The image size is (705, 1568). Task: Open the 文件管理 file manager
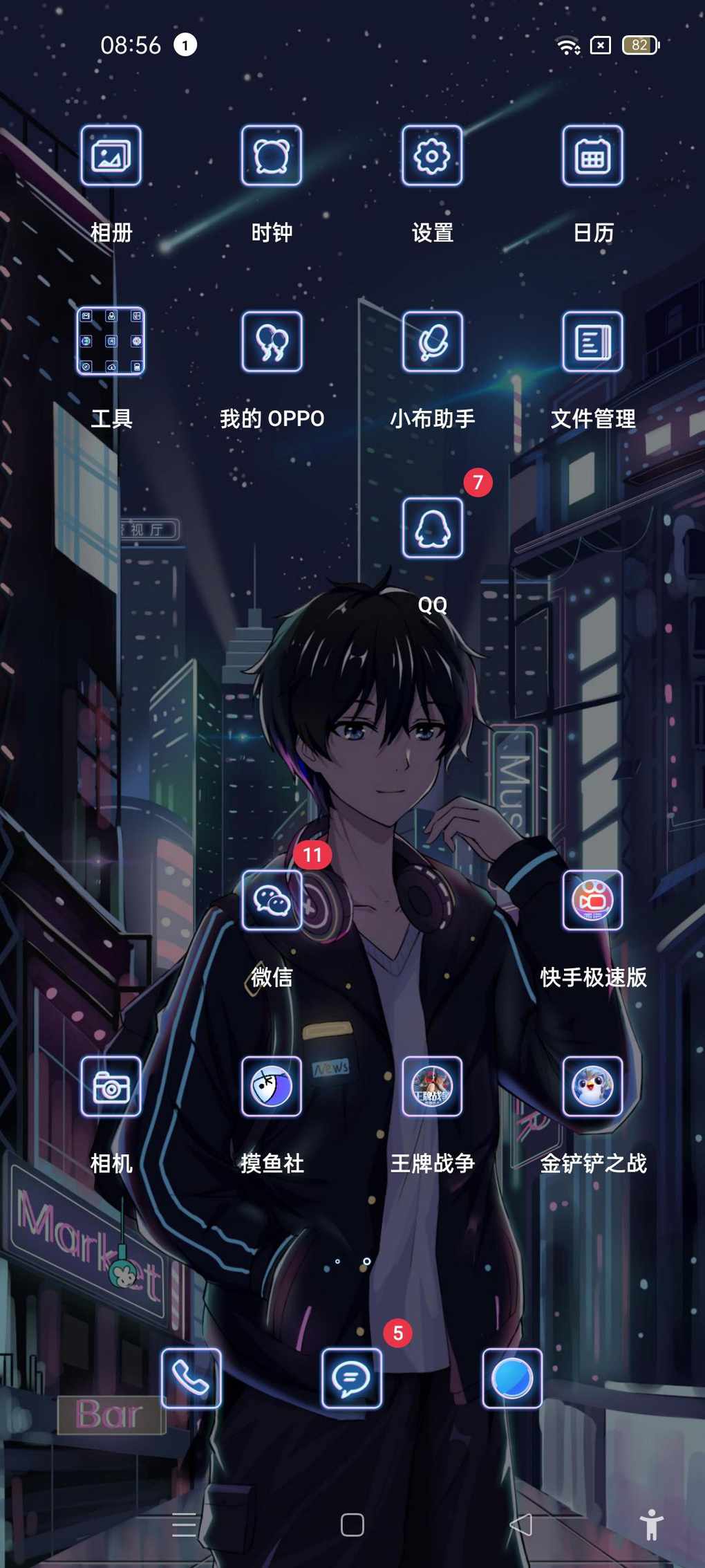[x=592, y=341]
